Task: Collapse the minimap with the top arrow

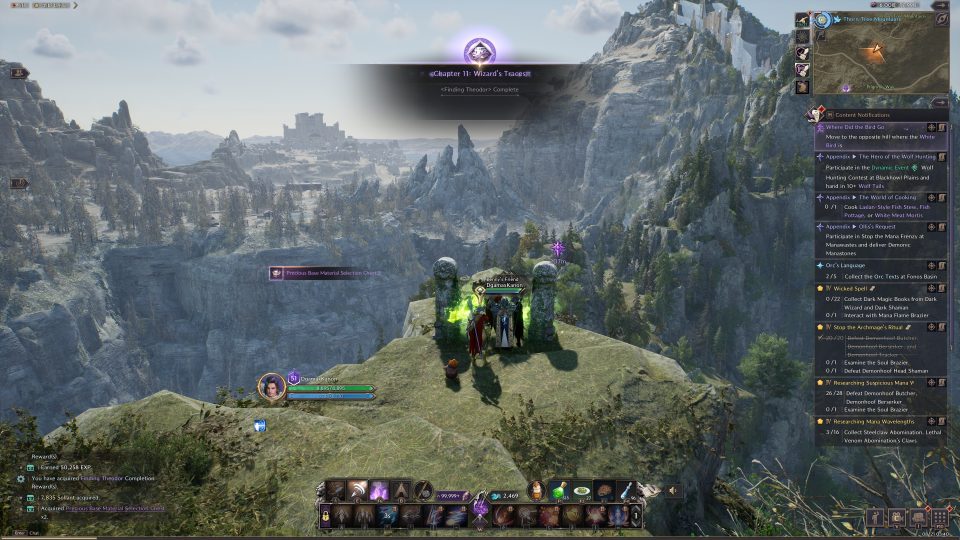Action: coord(940,19)
